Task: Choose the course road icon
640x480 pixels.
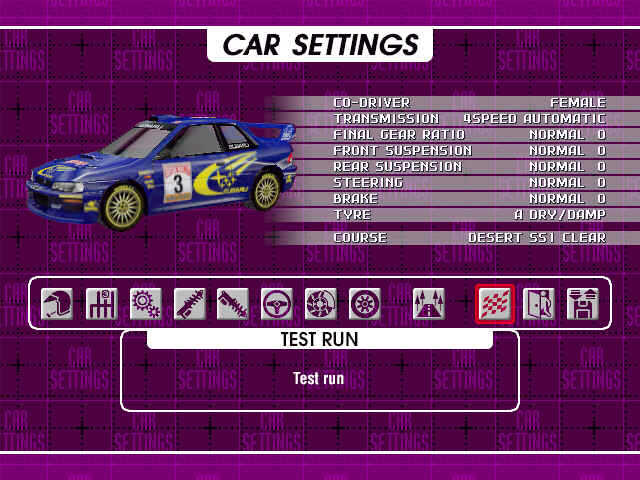Action: [429, 303]
